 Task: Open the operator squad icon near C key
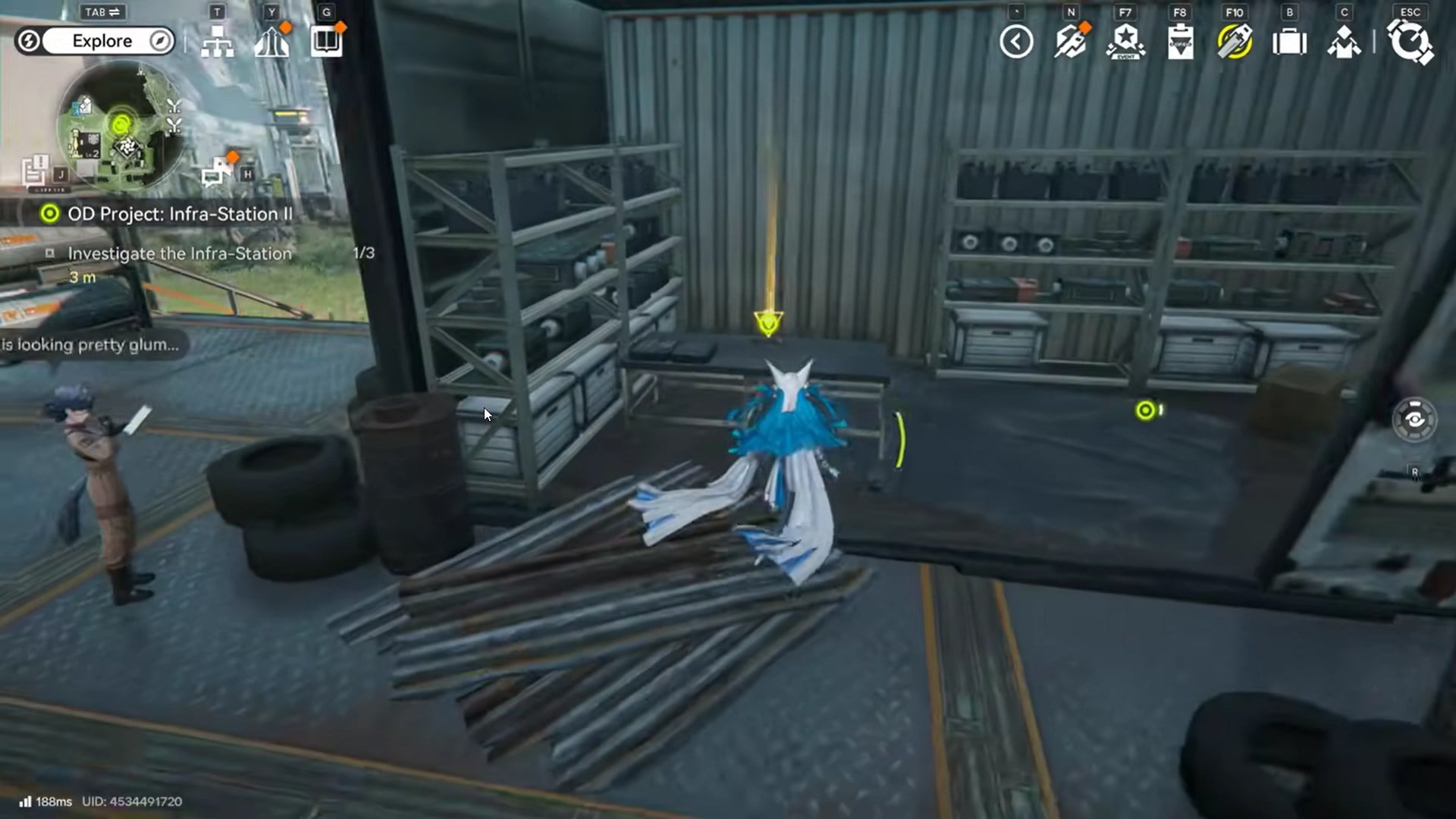pos(1344,43)
